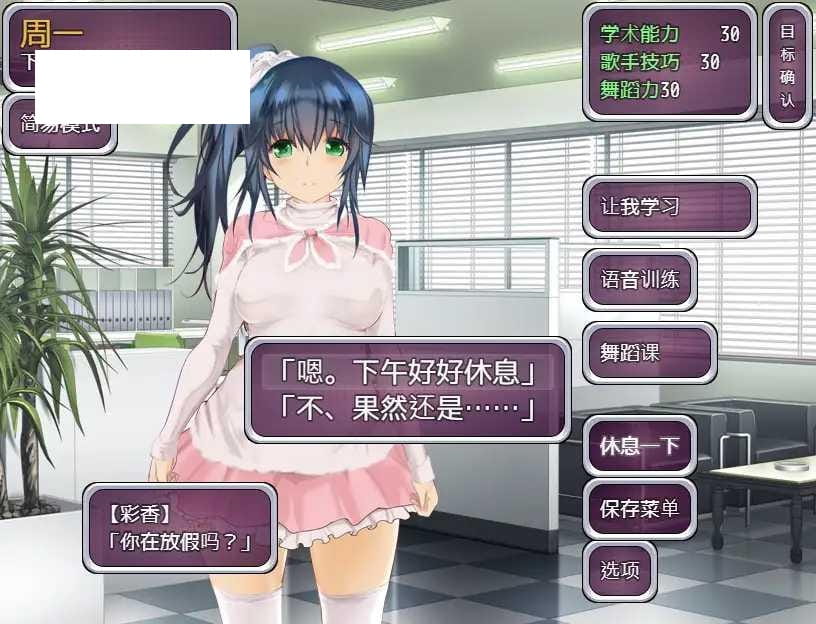
Task: Select the 舞蹈课 dance lesson
Action: point(650,353)
